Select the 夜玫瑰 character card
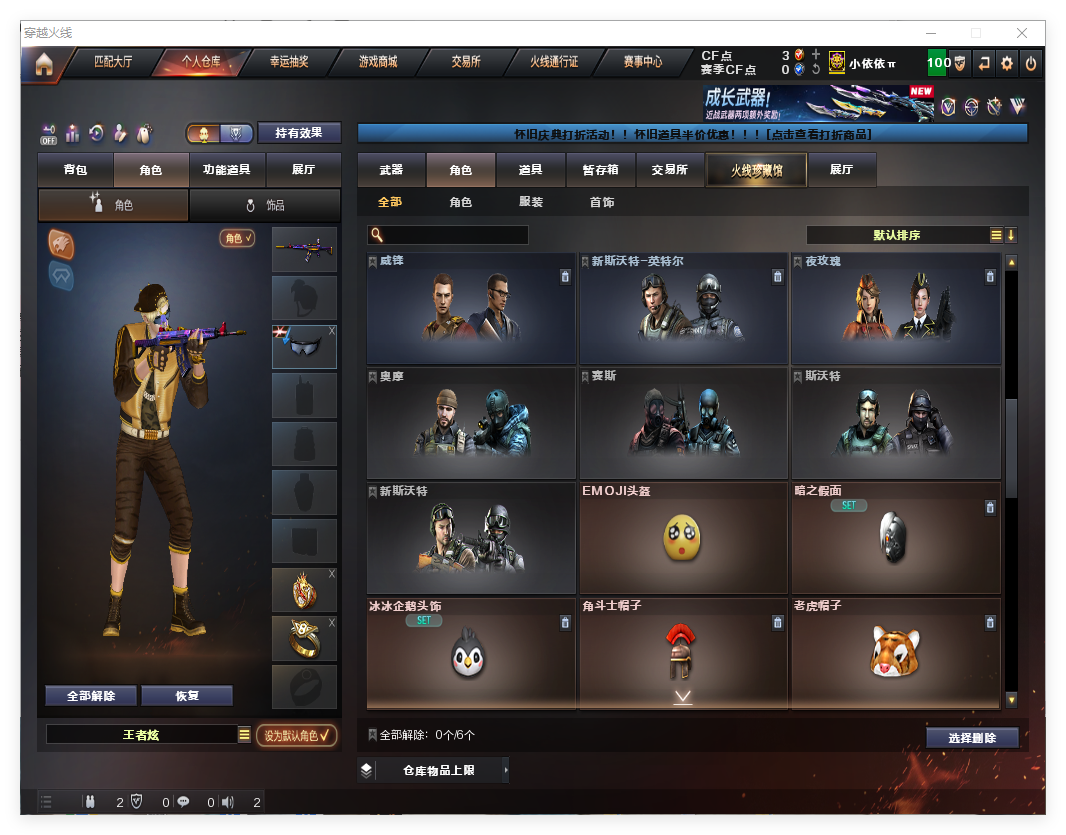1066x835 pixels. 895,308
